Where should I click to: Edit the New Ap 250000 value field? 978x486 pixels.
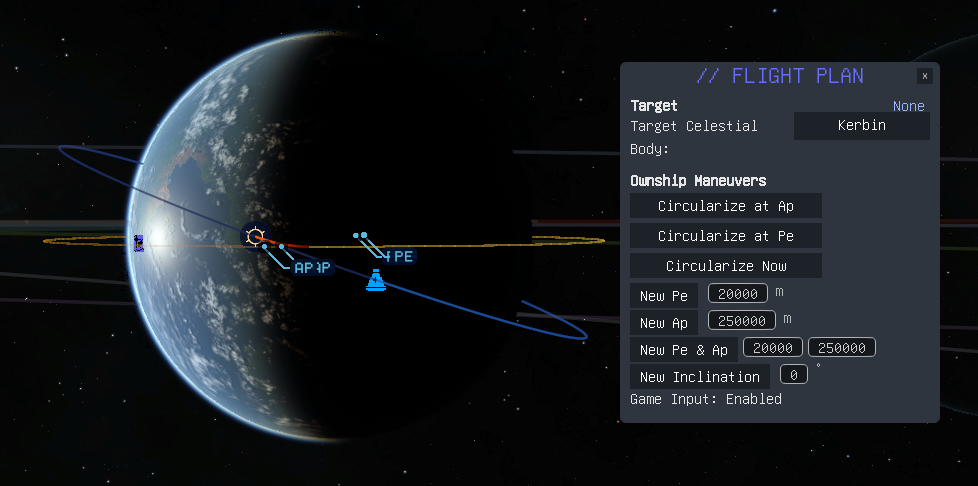[x=742, y=320]
